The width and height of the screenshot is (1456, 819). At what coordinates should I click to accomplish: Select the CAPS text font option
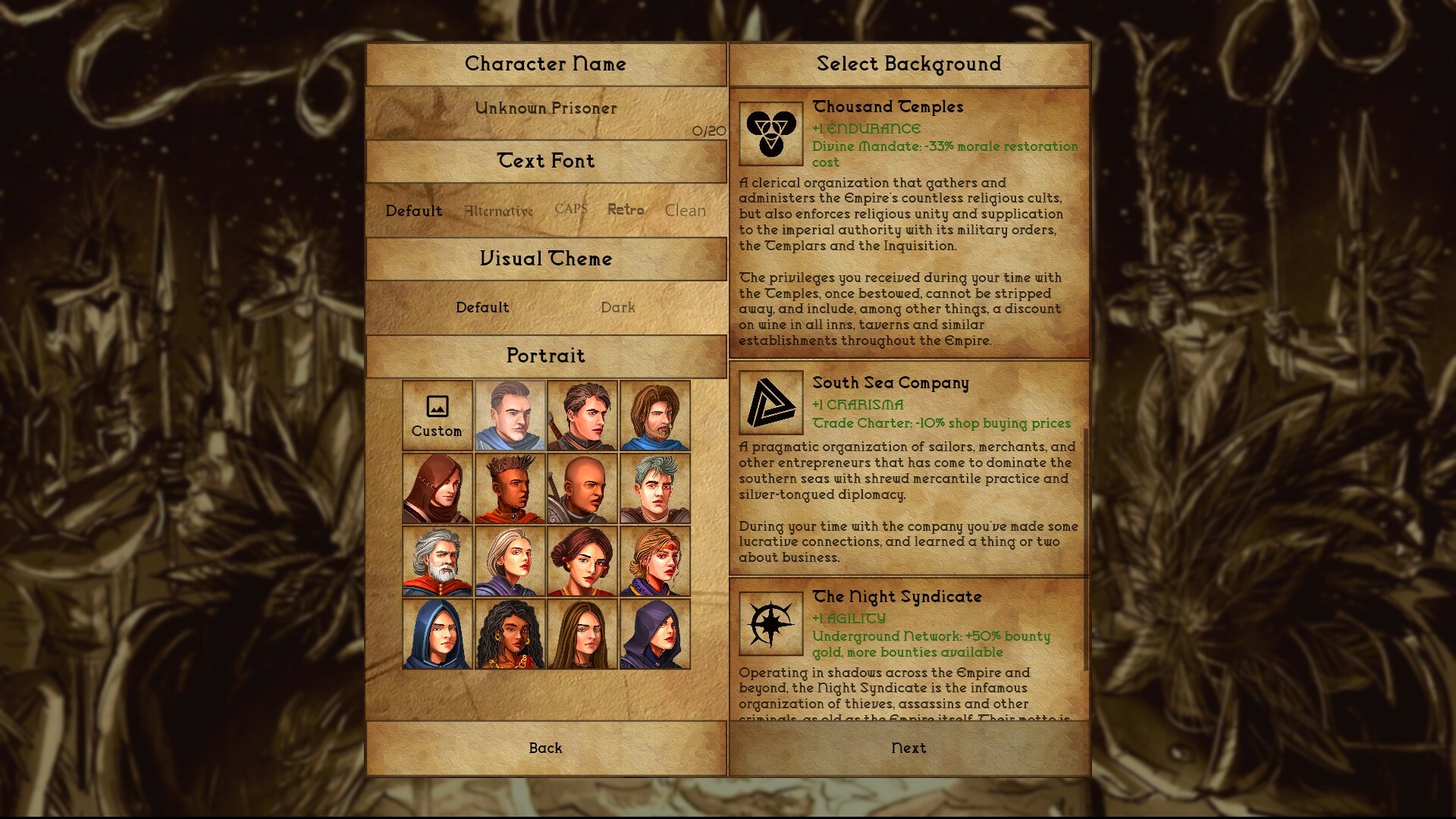[571, 210]
